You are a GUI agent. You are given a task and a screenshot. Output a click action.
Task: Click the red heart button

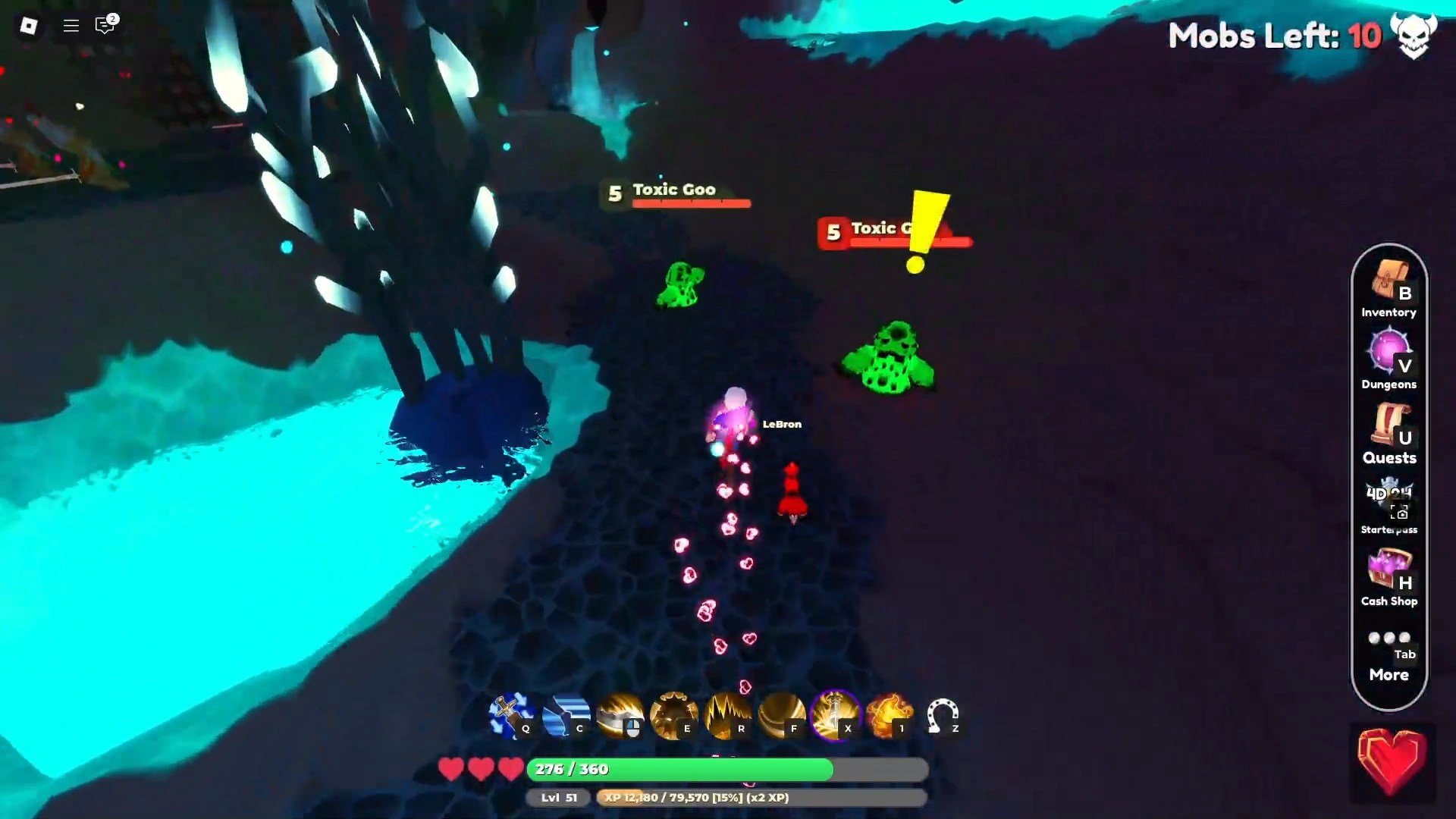click(1391, 761)
